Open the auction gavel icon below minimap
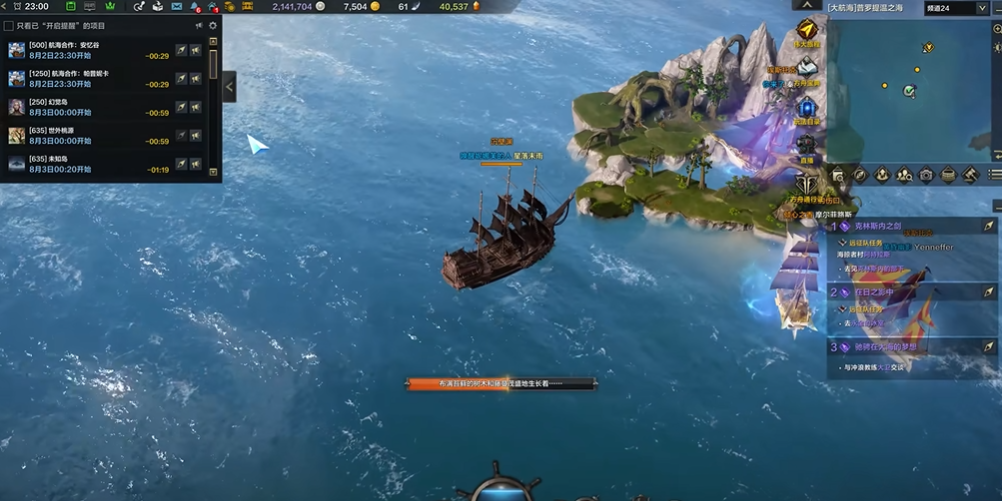The width and height of the screenshot is (1002, 501). (x=969, y=176)
